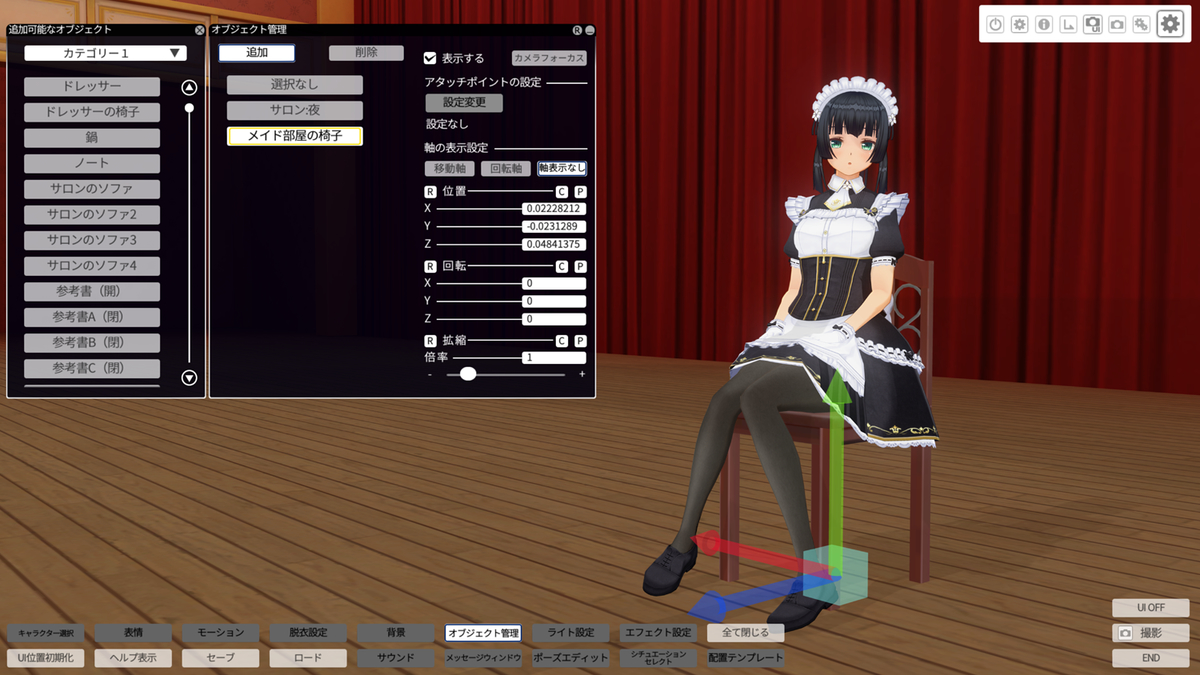Open 設定変更 for attach point
Image resolution: width=1200 pixels, height=675 pixels.
tap(464, 103)
